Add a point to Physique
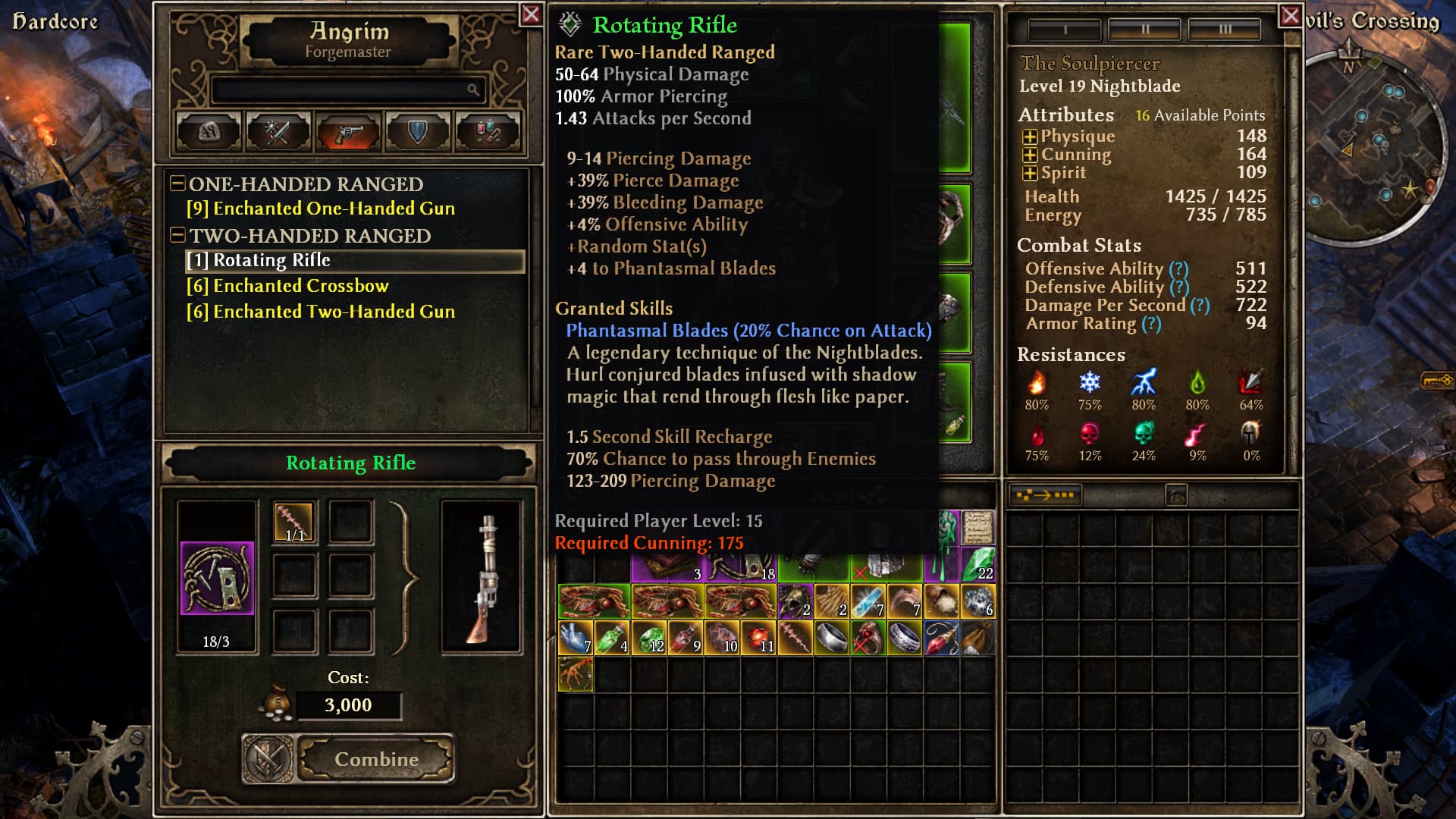This screenshot has height=819, width=1456. (x=1030, y=137)
